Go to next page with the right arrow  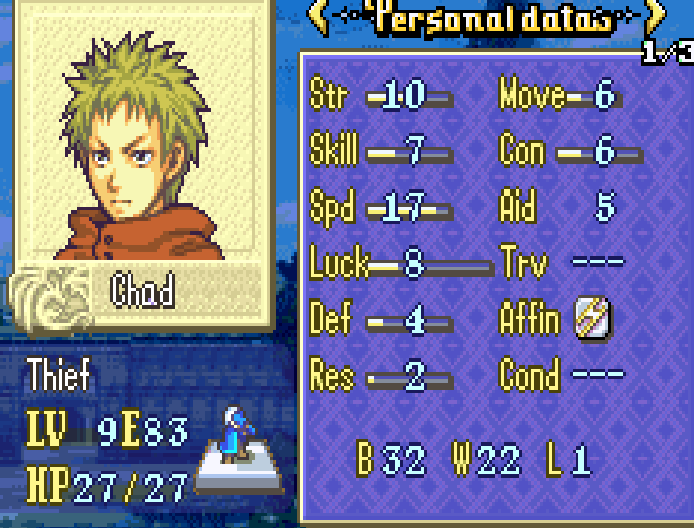coord(656,16)
